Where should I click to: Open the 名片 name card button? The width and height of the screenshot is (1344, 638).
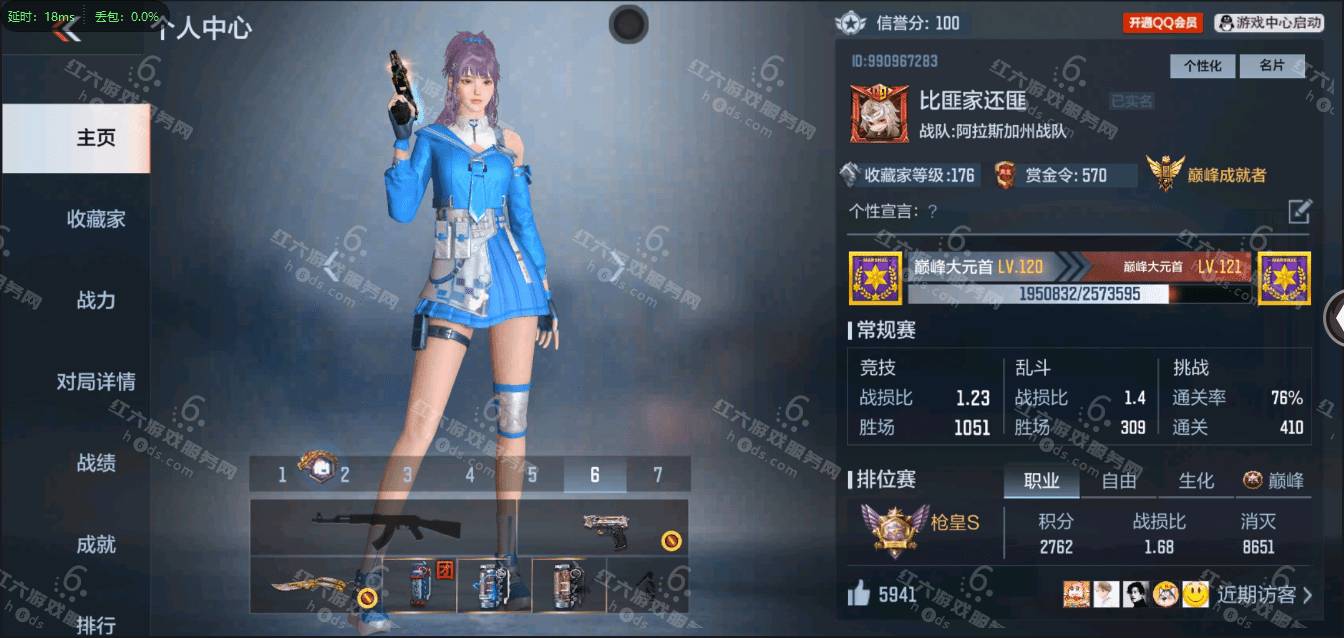[1271, 66]
